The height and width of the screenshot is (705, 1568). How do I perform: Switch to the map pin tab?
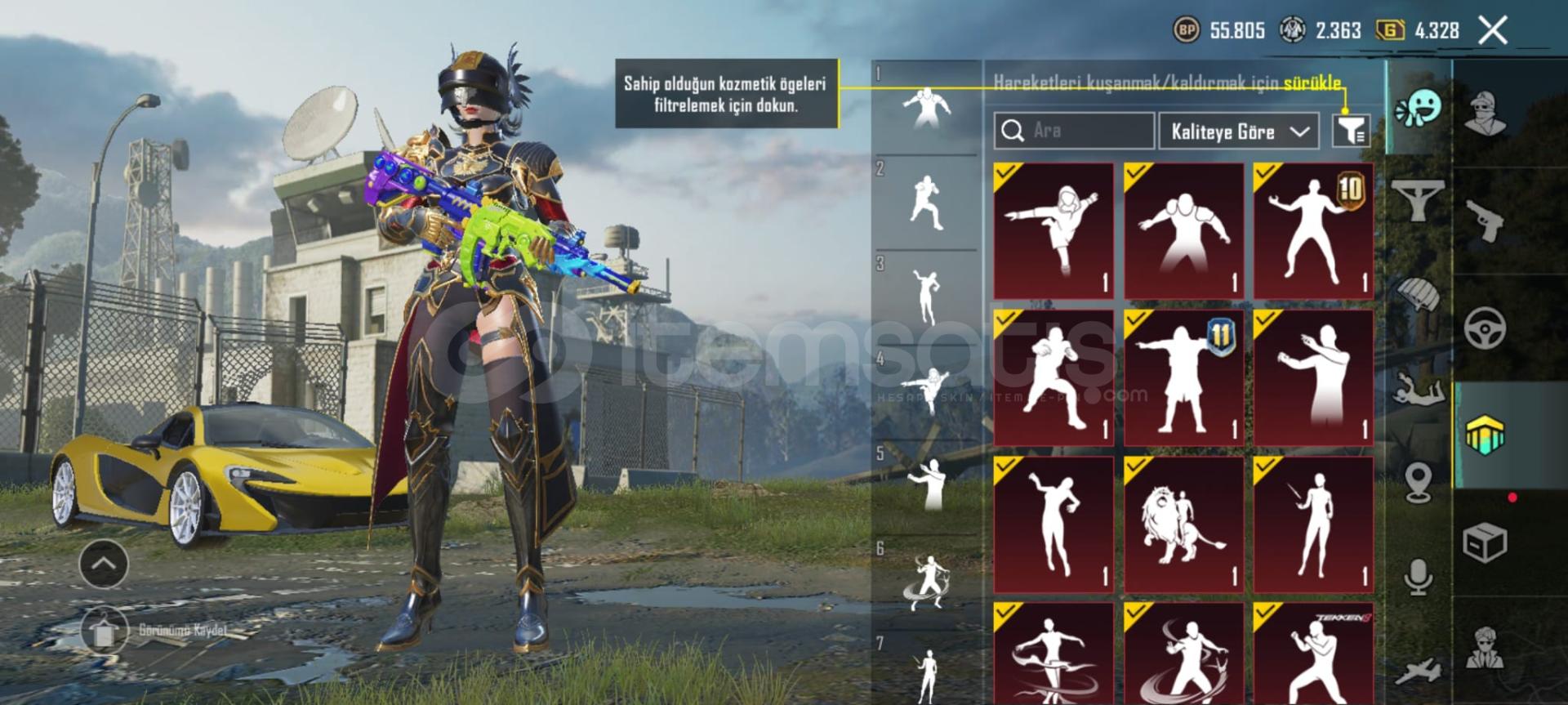[x=1419, y=482]
